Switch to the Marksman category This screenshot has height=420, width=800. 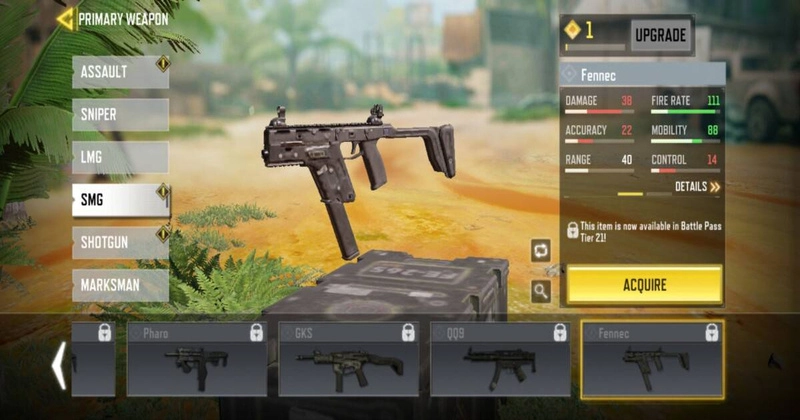point(120,285)
